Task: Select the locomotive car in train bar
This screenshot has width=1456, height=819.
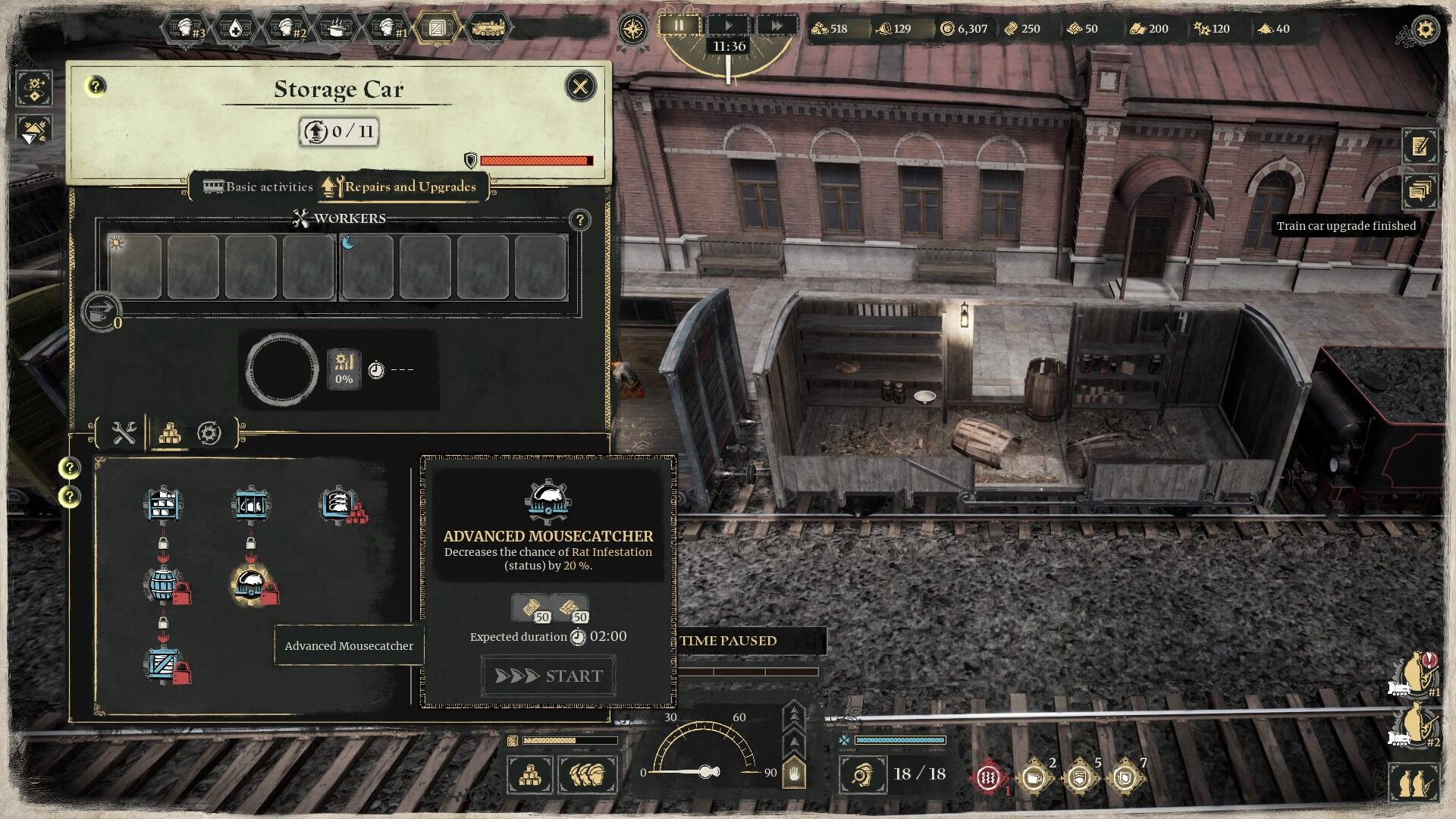Action: 489,29
